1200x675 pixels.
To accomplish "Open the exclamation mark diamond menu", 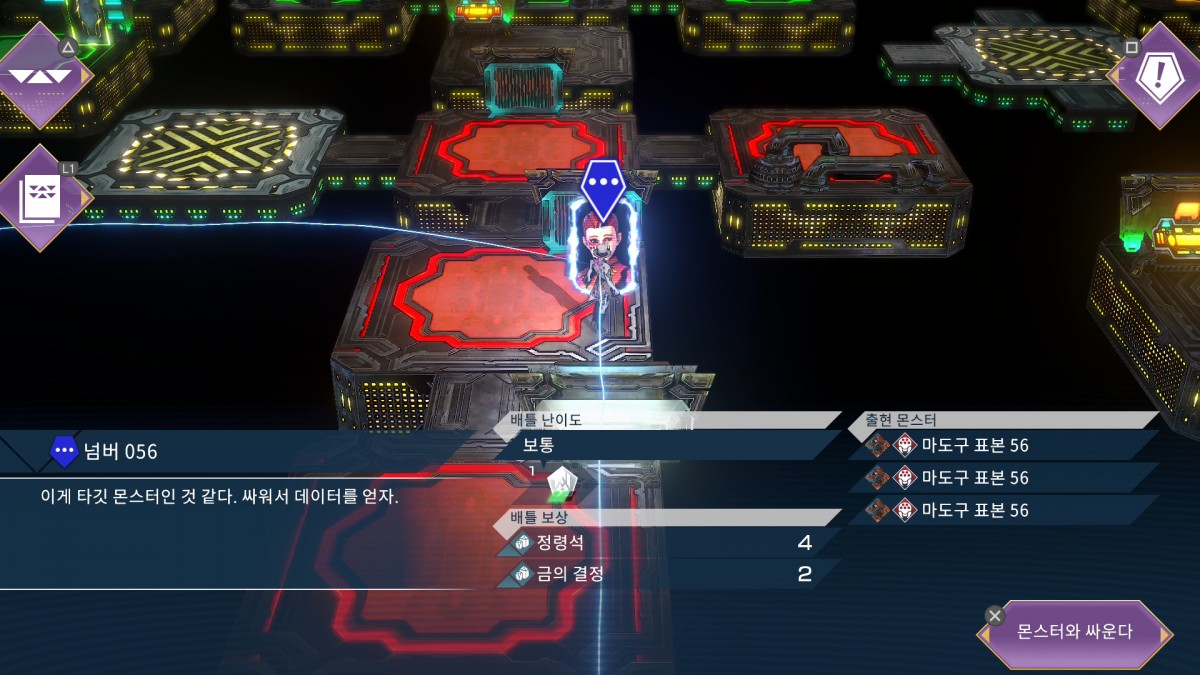I will tap(1153, 76).
